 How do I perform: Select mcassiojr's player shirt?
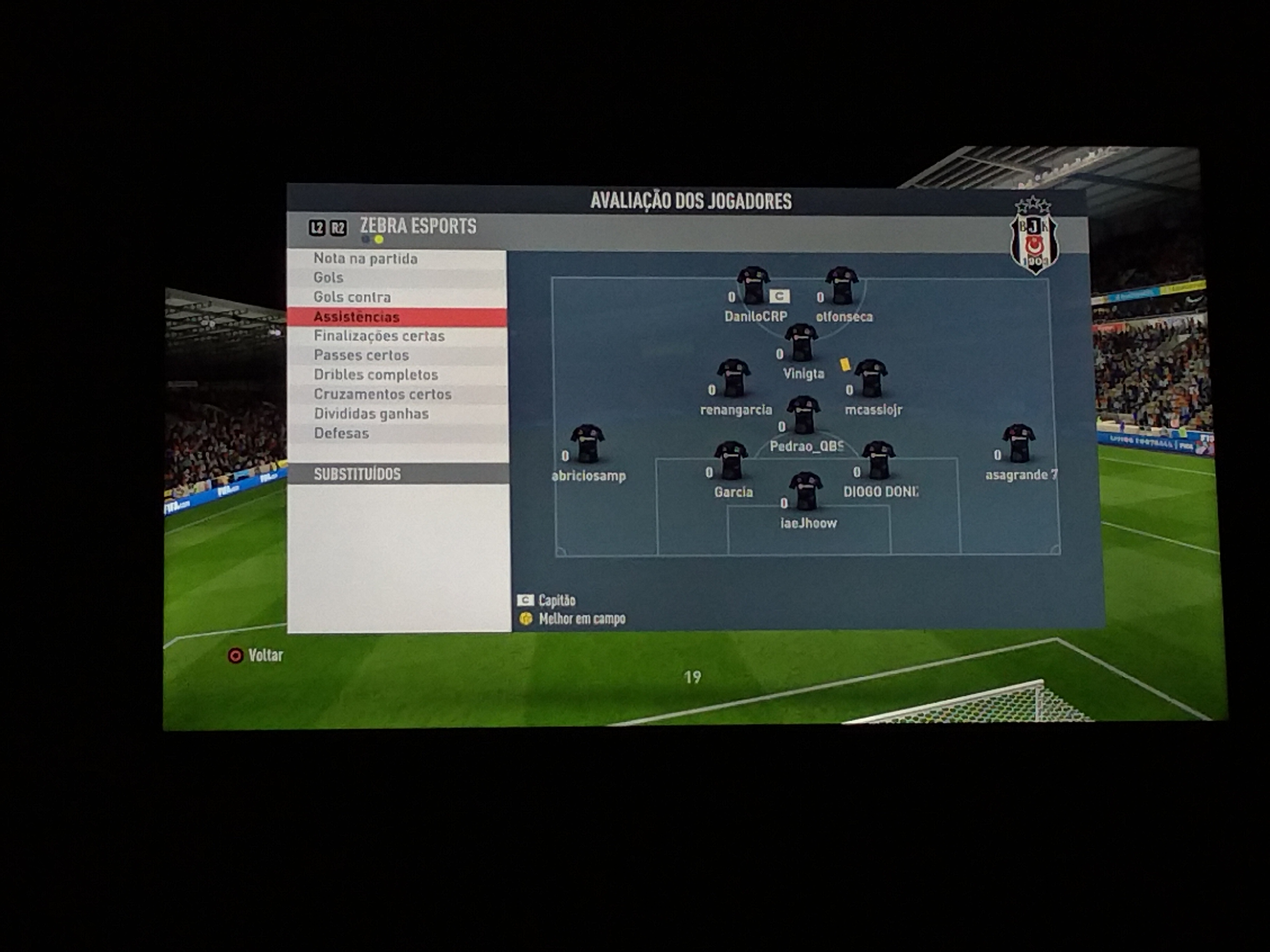click(871, 378)
